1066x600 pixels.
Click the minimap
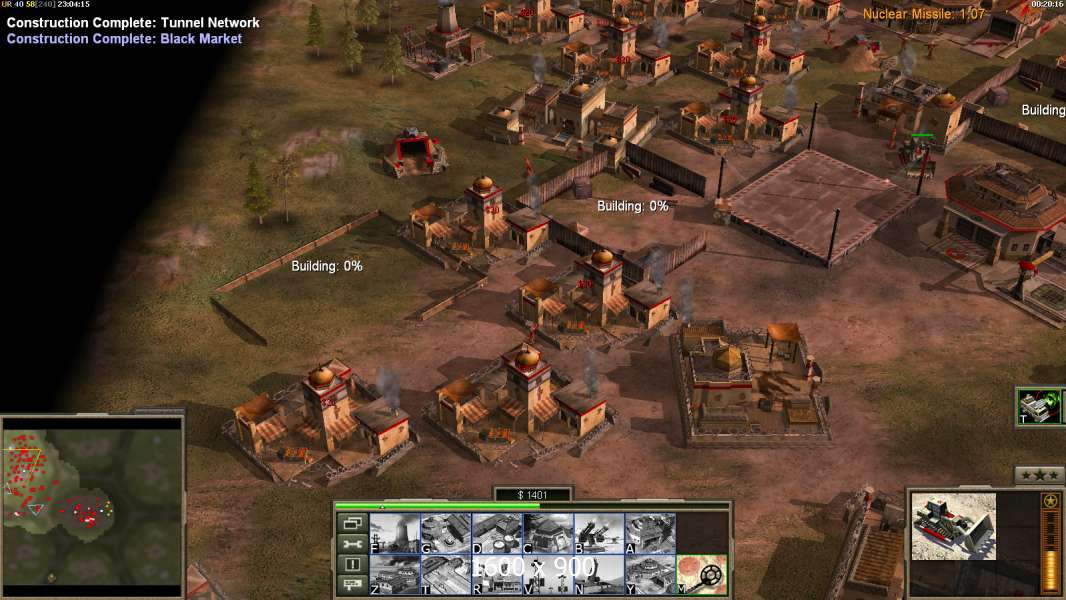click(93, 501)
